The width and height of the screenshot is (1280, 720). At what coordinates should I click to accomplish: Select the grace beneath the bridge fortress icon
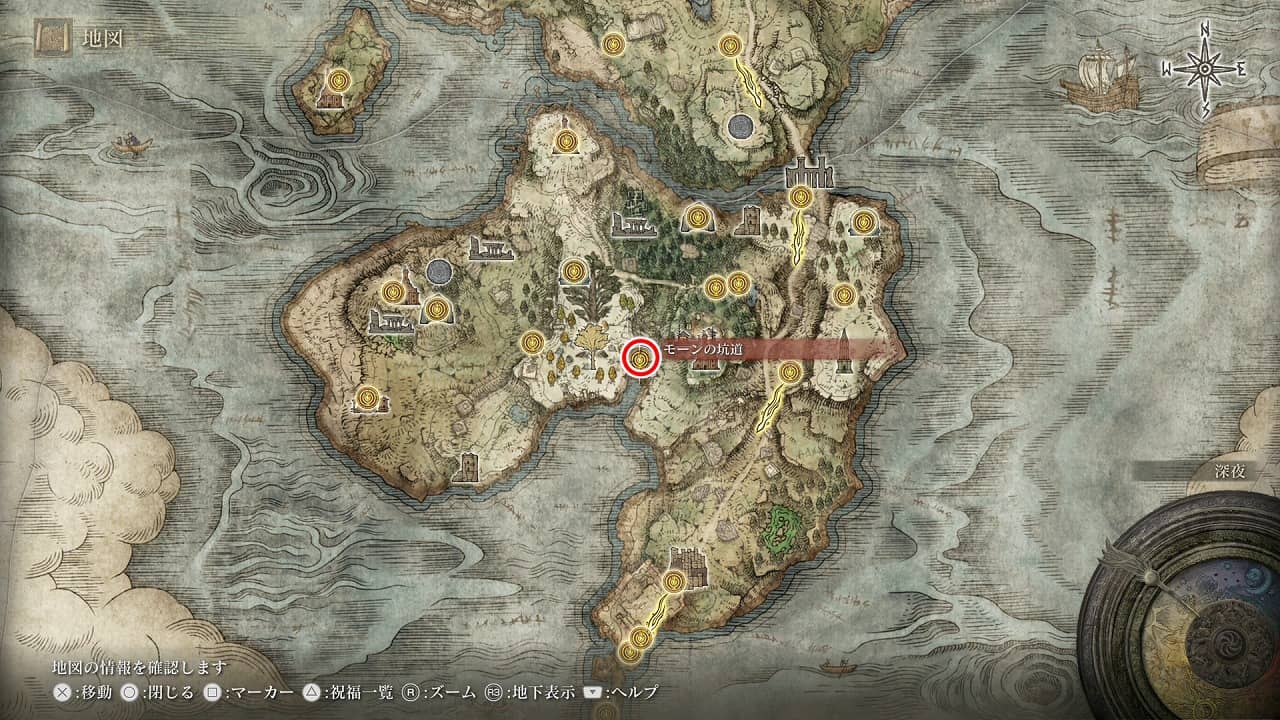click(x=800, y=198)
